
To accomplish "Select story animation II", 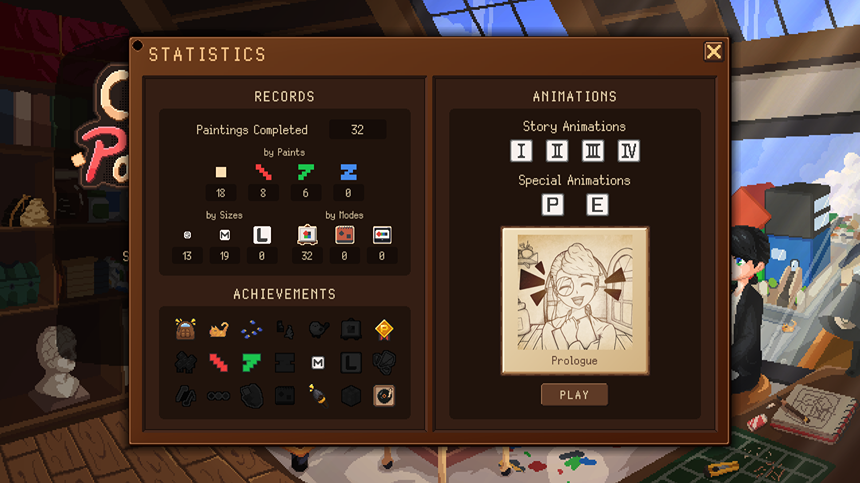I will point(557,151).
